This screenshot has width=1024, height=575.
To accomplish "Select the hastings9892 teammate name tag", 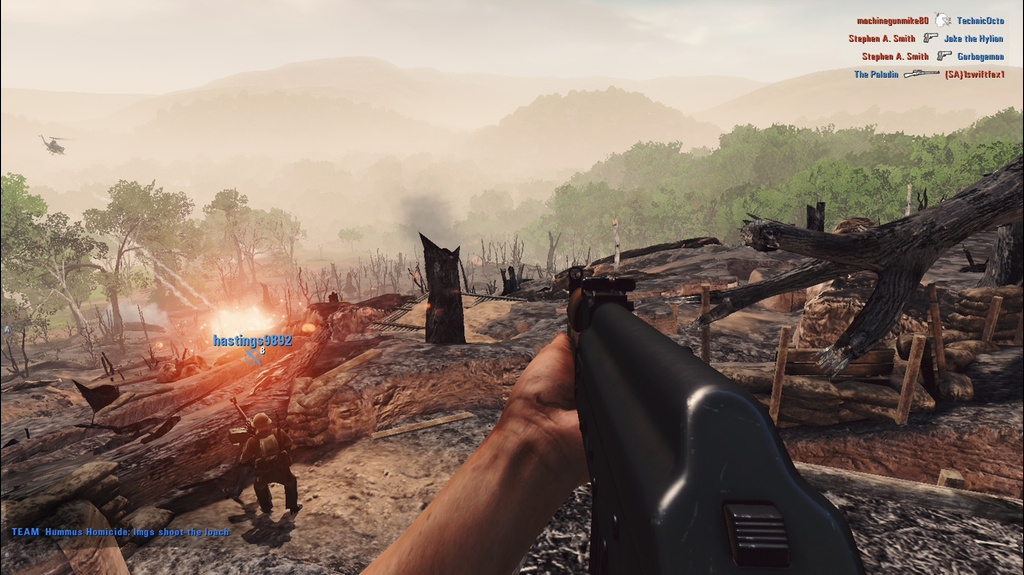I will click(252, 341).
